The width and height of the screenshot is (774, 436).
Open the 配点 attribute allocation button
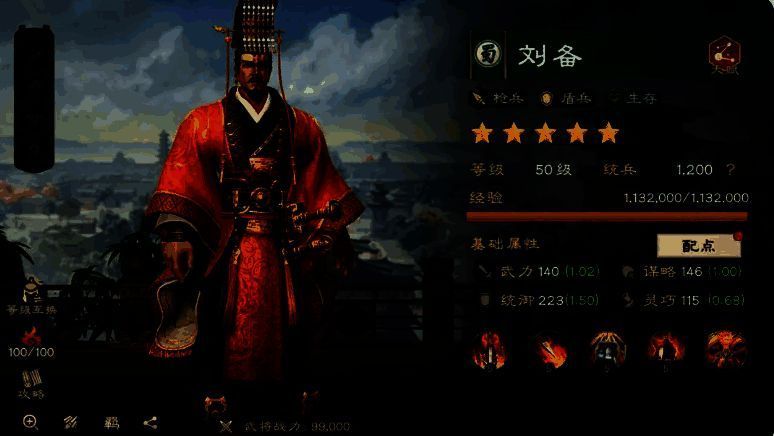(x=699, y=245)
